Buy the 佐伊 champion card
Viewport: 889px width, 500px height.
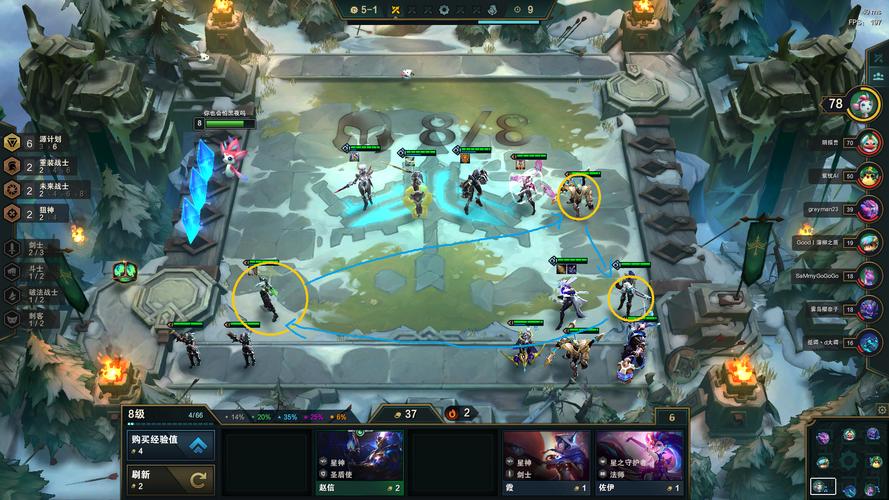point(639,462)
